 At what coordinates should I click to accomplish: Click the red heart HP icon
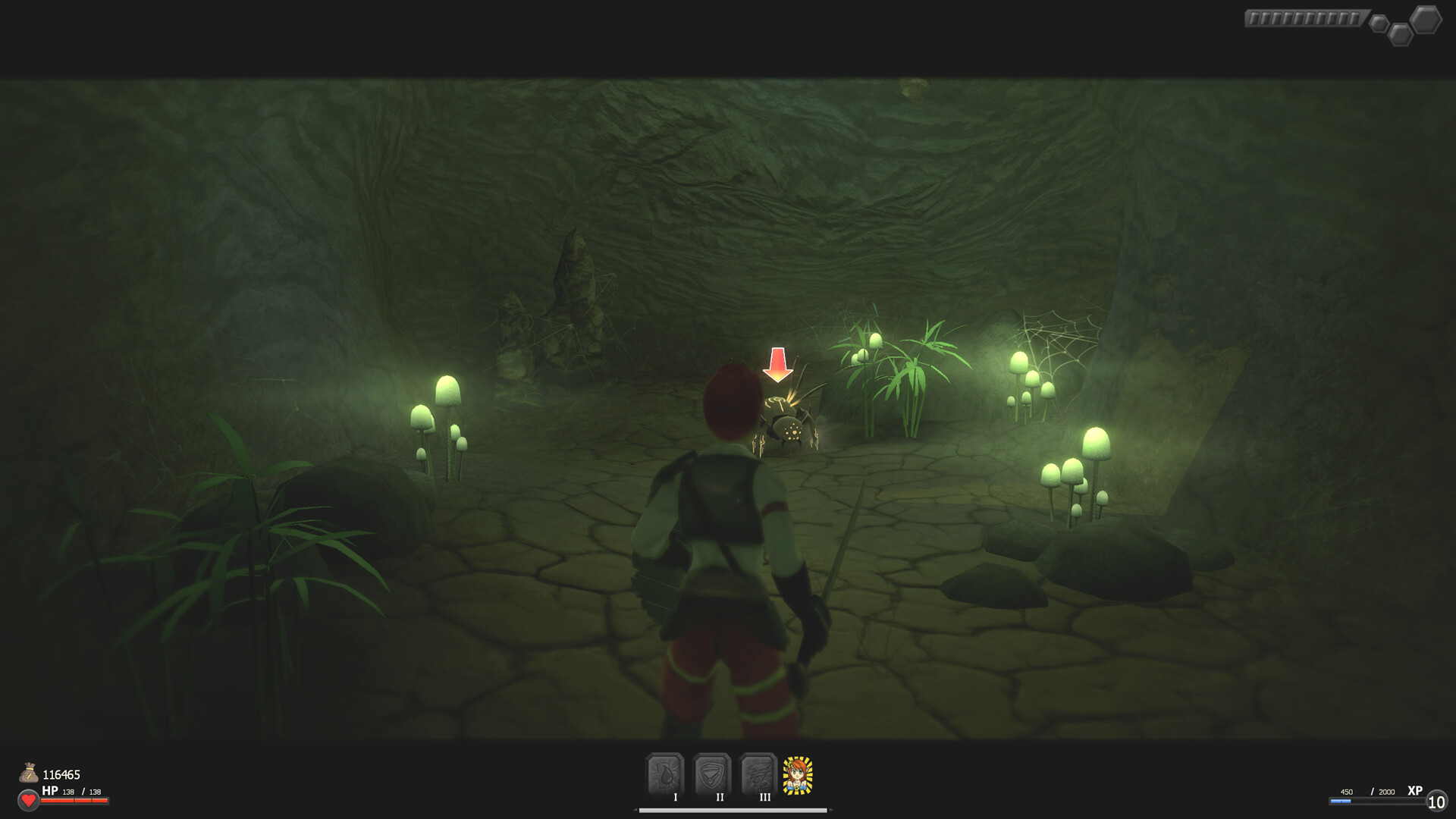tap(27, 799)
